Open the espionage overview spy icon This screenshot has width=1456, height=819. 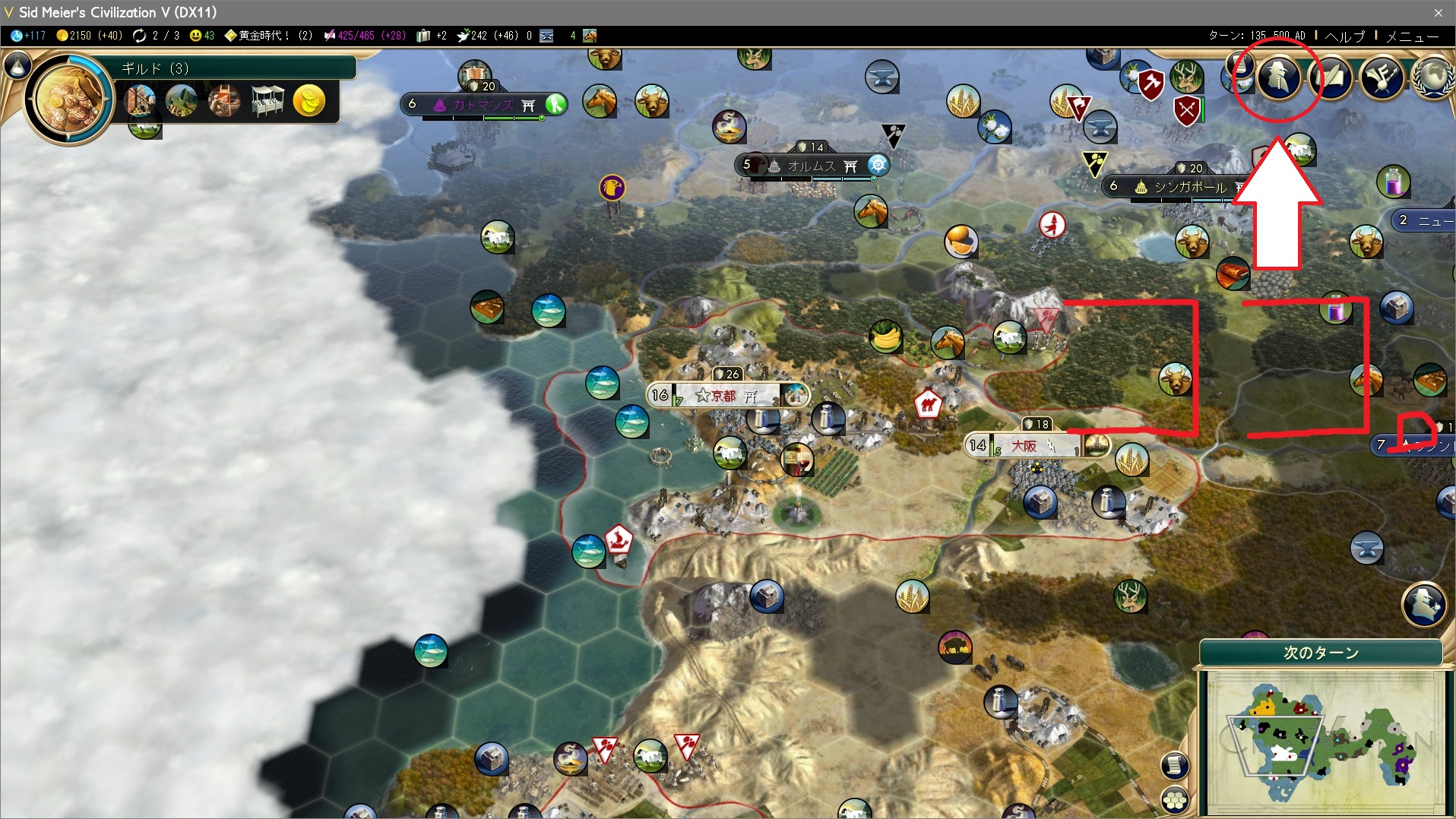pyautogui.click(x=1279, y=77)
